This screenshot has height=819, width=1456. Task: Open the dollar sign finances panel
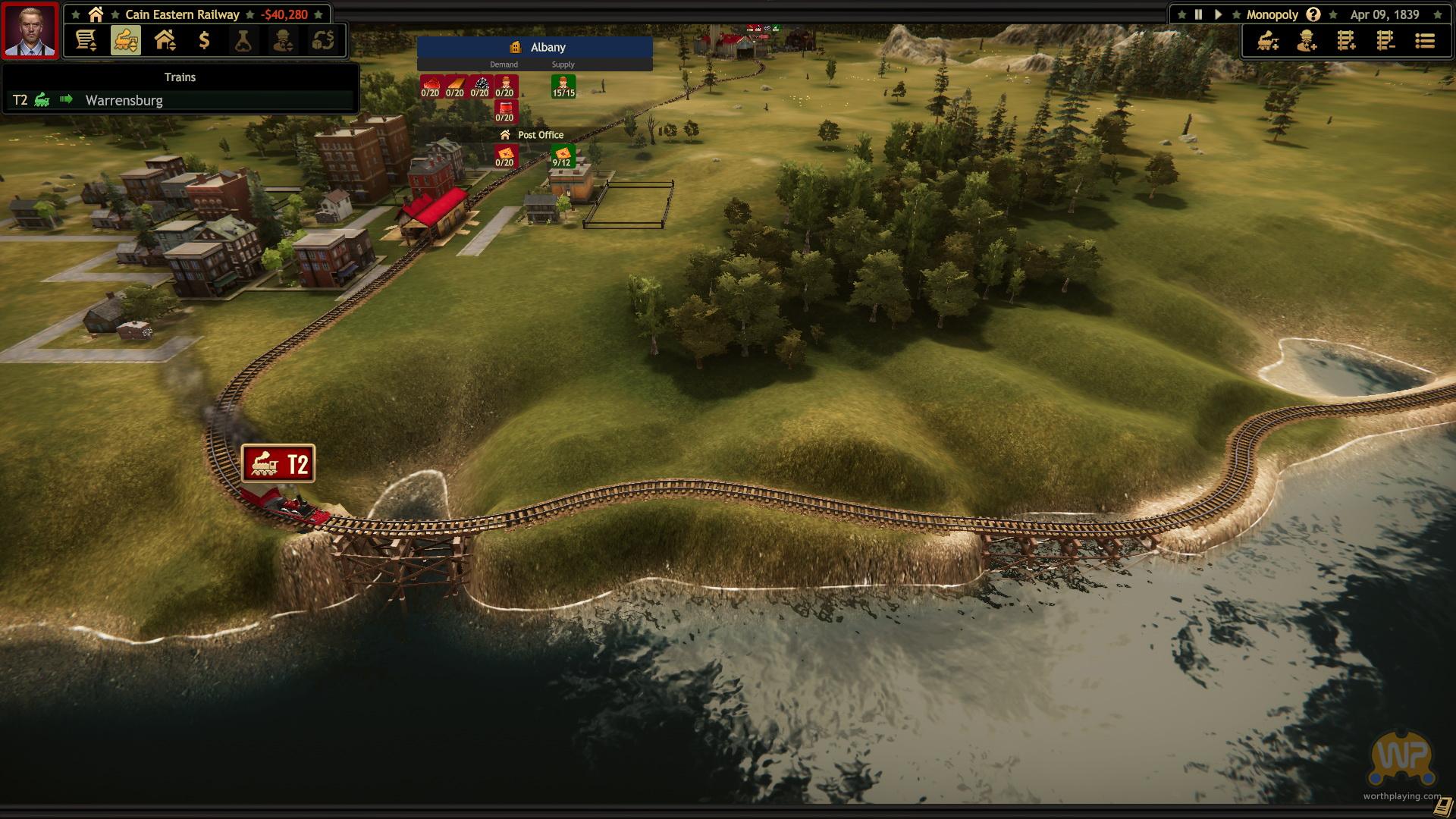tap(204, 40)
